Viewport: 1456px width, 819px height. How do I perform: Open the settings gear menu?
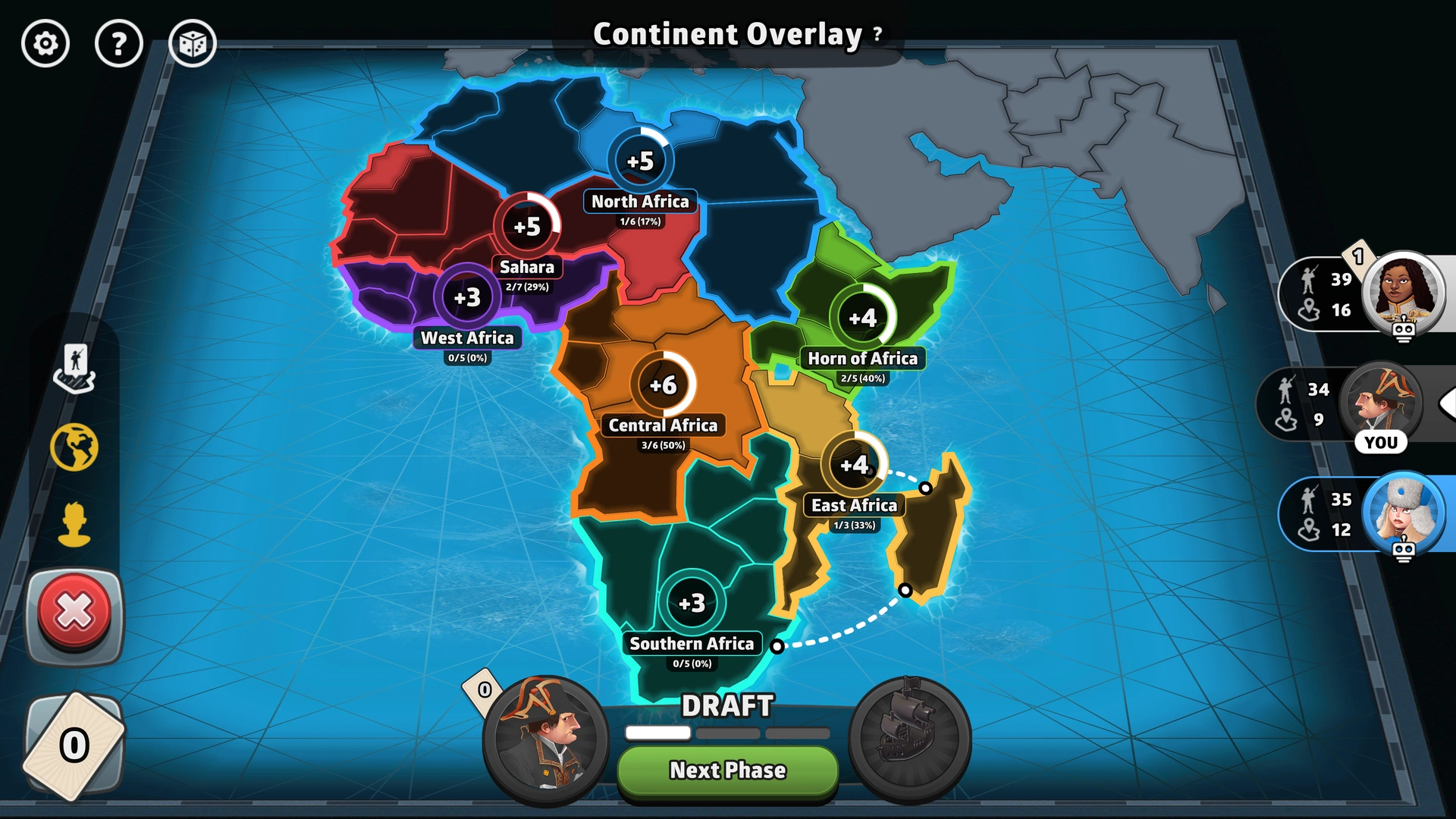[x=45, y=43]
